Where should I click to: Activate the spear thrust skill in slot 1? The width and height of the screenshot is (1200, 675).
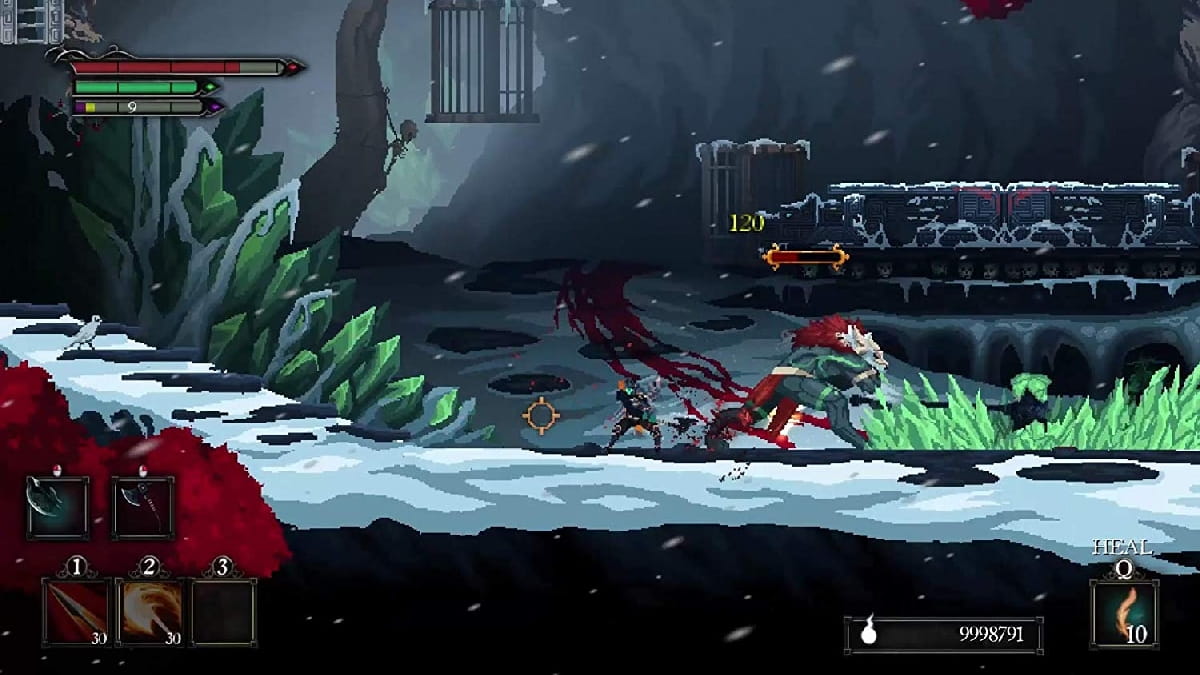coord(76,612)
